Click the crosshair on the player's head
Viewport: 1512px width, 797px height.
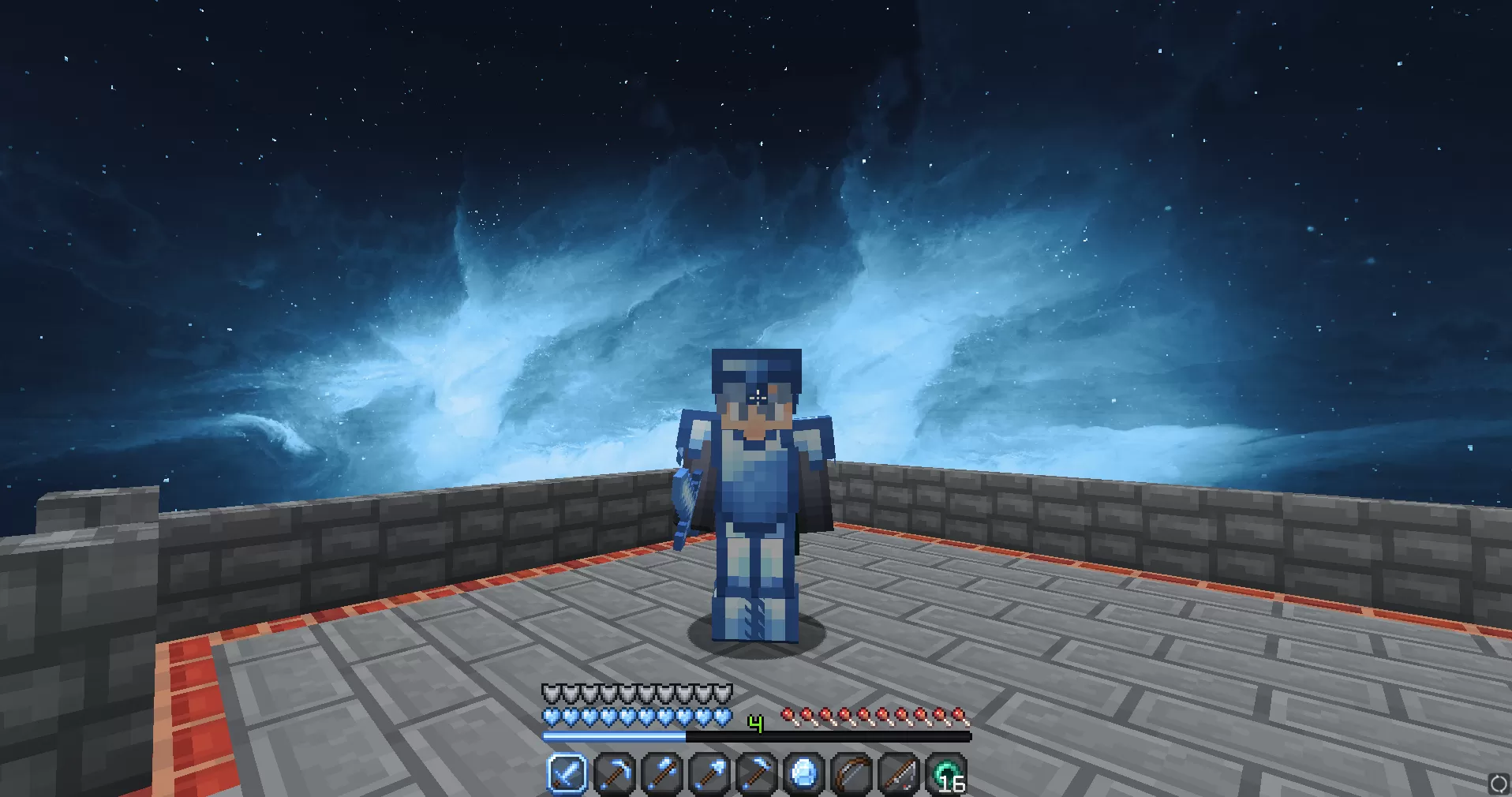coord(756,398)
